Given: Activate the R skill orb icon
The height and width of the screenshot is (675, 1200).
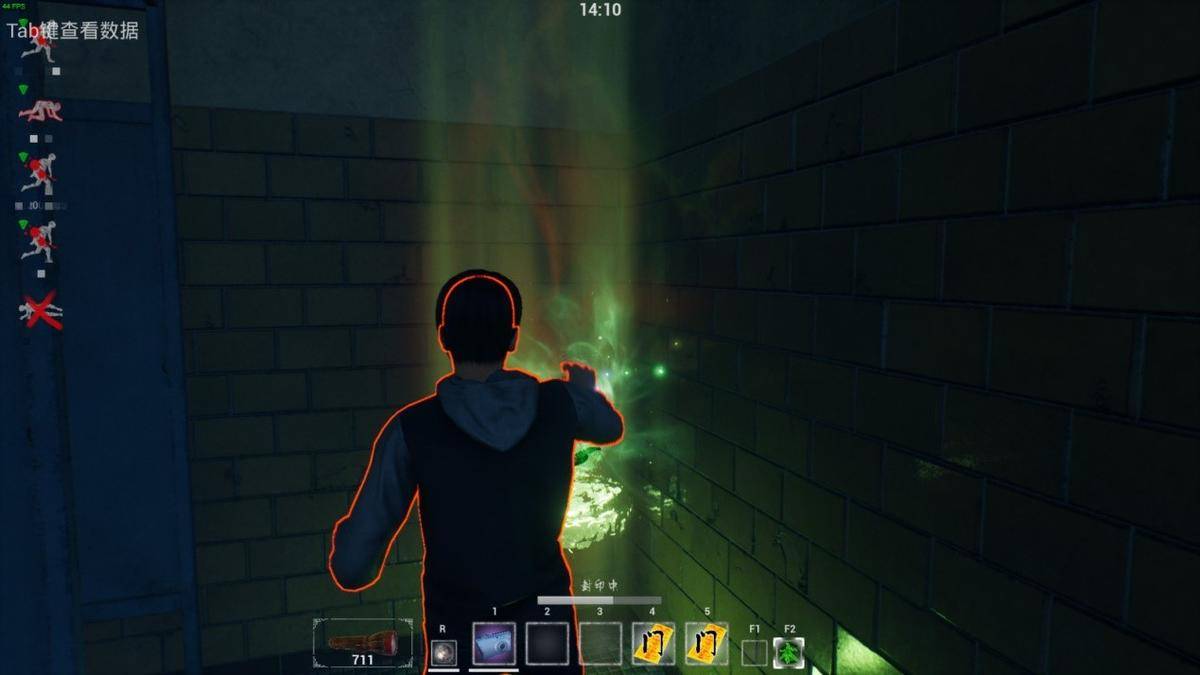Looking at the screenshot, I should (x=444, y=652).
